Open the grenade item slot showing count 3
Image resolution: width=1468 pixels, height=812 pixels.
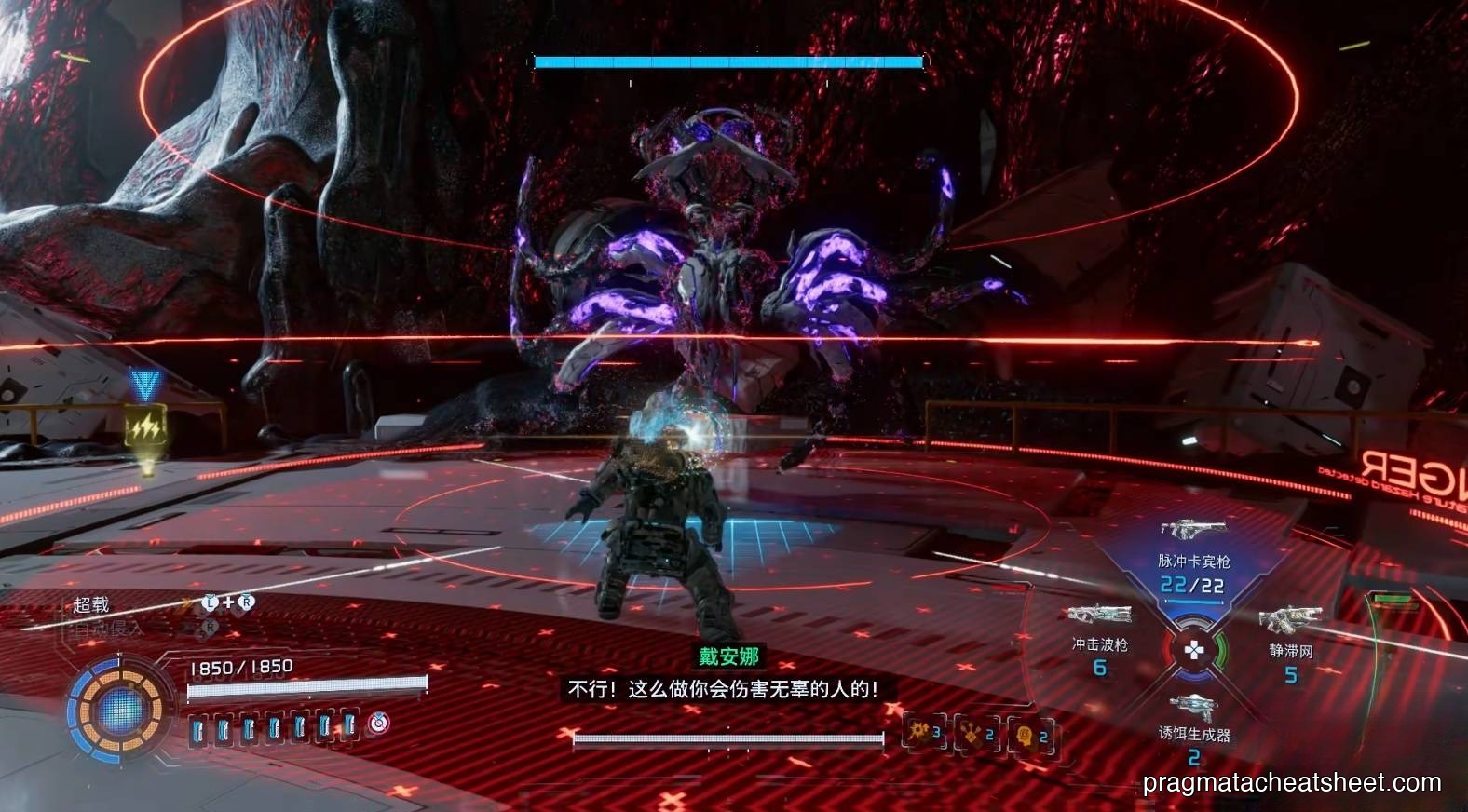922,735
